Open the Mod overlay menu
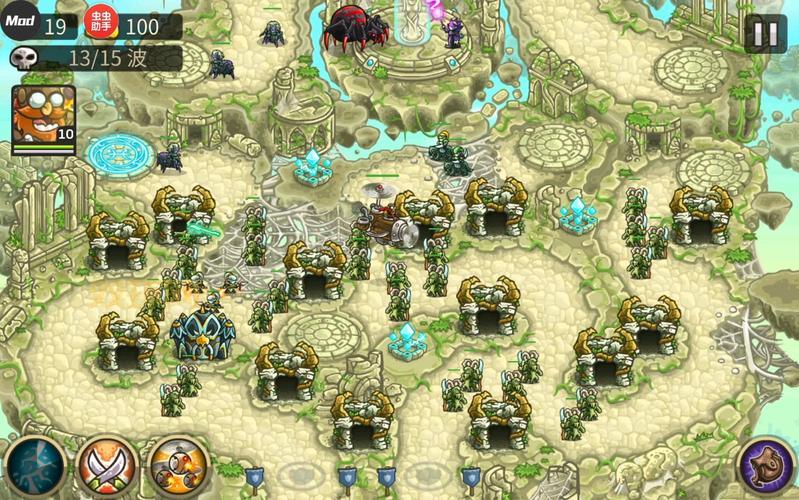 (x=20, y=20)
